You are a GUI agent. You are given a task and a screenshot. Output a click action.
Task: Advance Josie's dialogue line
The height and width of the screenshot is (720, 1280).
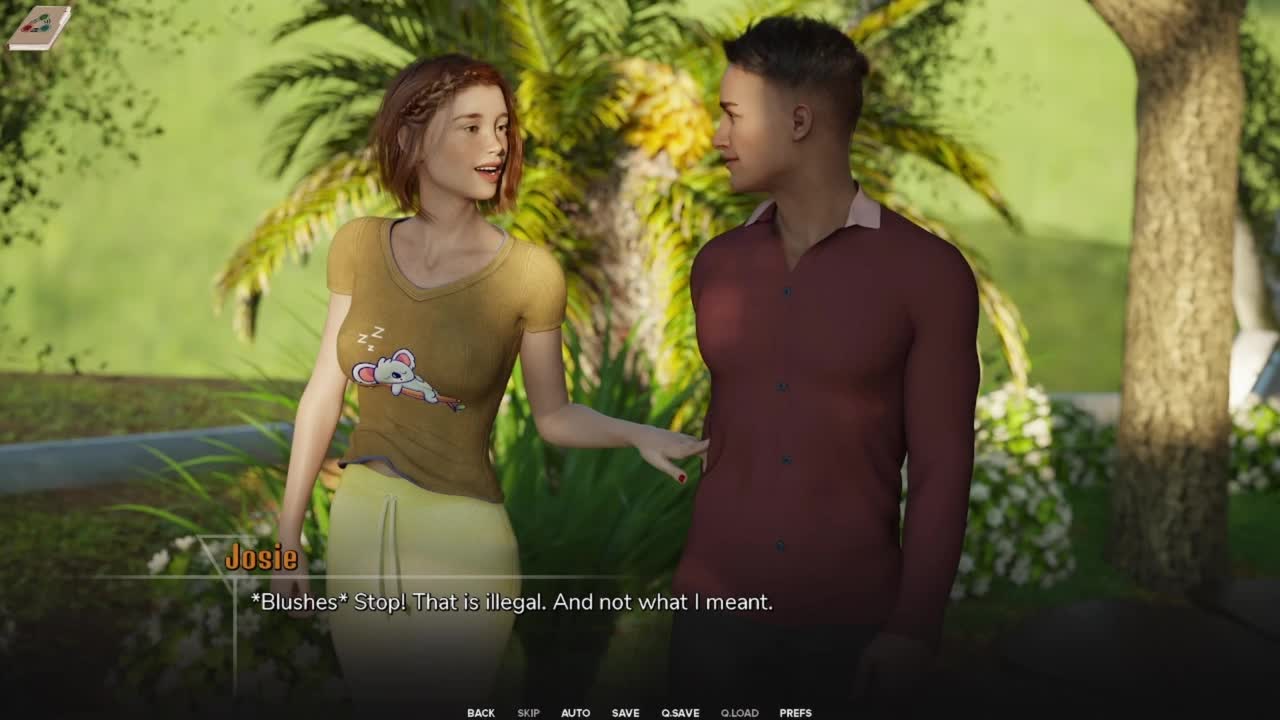point(511,602)
